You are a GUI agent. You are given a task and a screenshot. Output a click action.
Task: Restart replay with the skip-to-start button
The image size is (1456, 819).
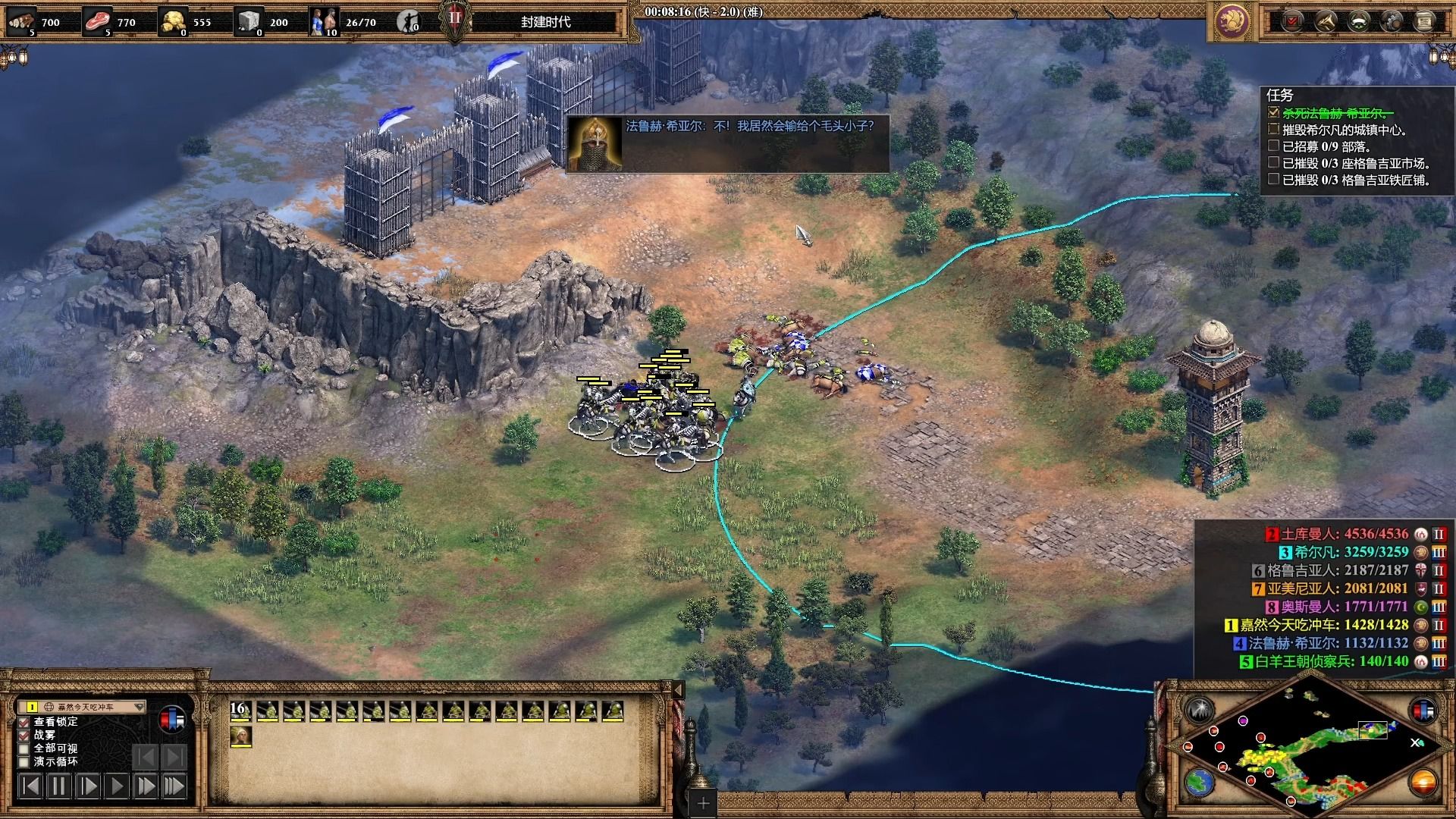[x=30, y=786]
